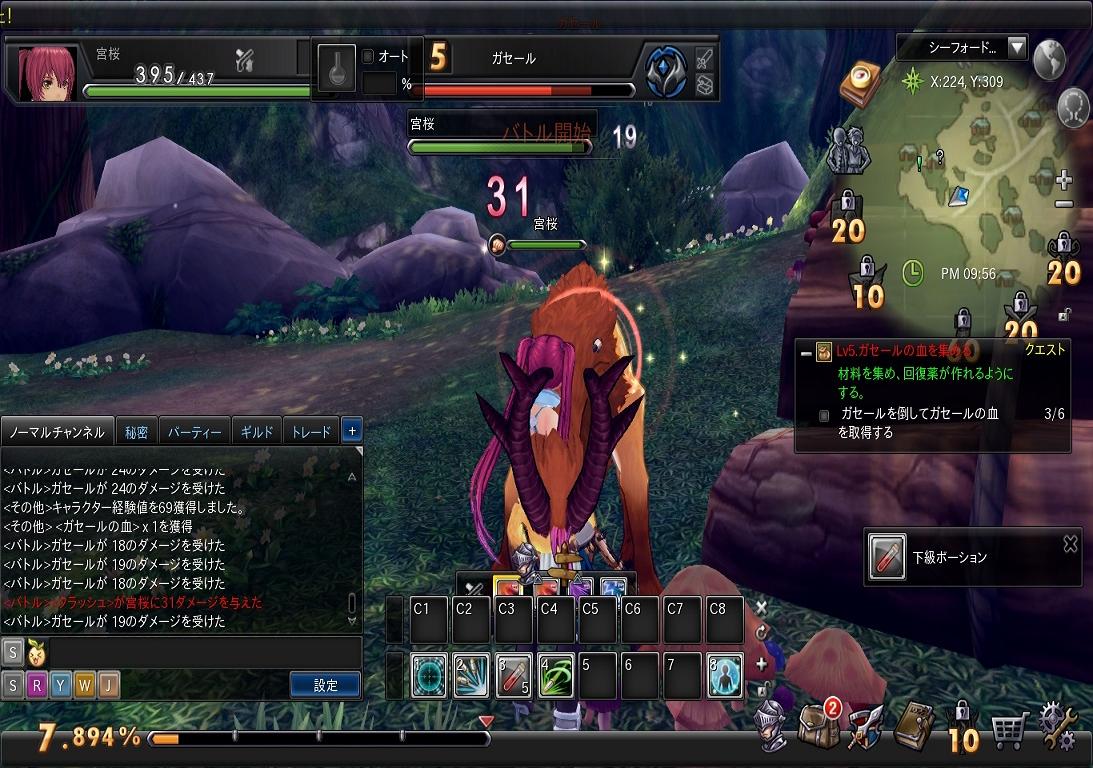Open the chat emoticon picker
This screenshot has width=1093, height=768.
pyautogui.click(x=38, y=652)
